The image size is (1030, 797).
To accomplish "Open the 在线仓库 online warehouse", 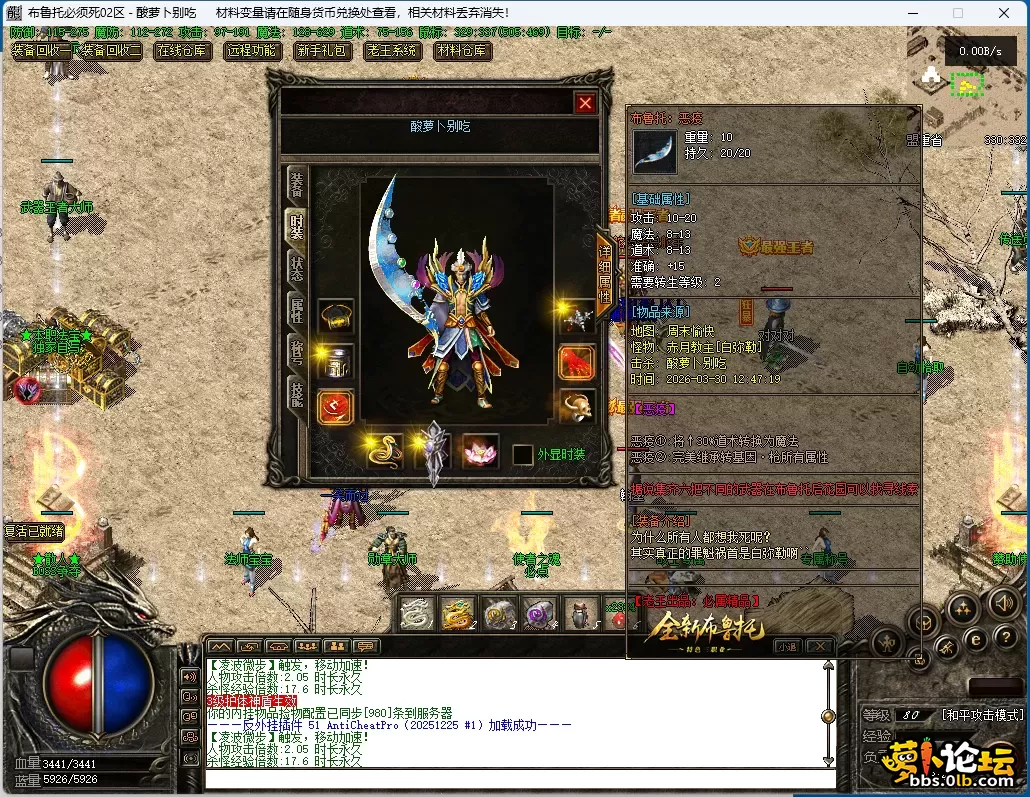I will coord(181,51).
